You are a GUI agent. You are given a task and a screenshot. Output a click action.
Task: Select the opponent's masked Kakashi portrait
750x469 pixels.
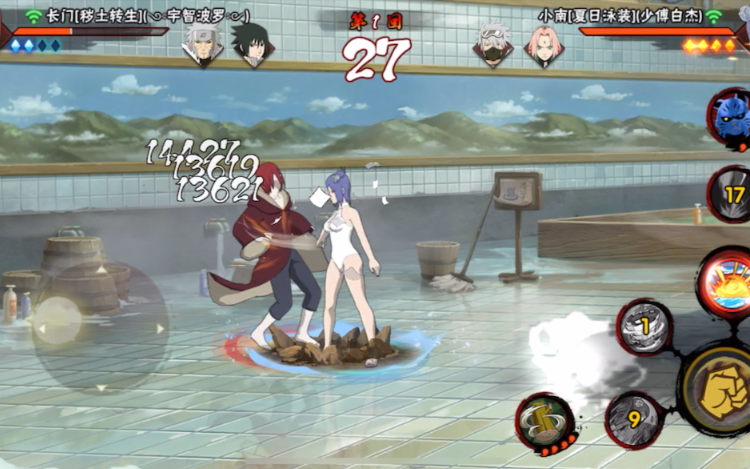pyautogui.click(x=493, y=45)
